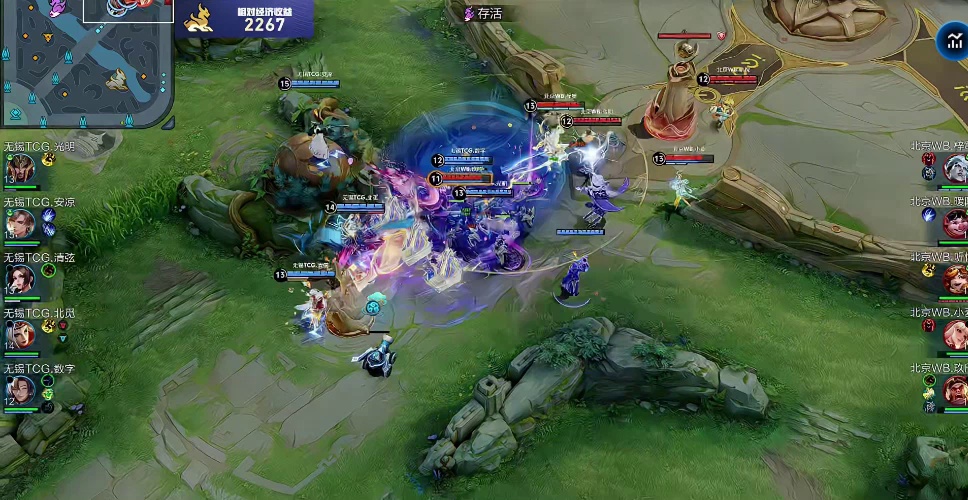Spectate 无锡TCG.北凤 via portrait
This screenshot has height=500, width=968.
pos(19,336)
